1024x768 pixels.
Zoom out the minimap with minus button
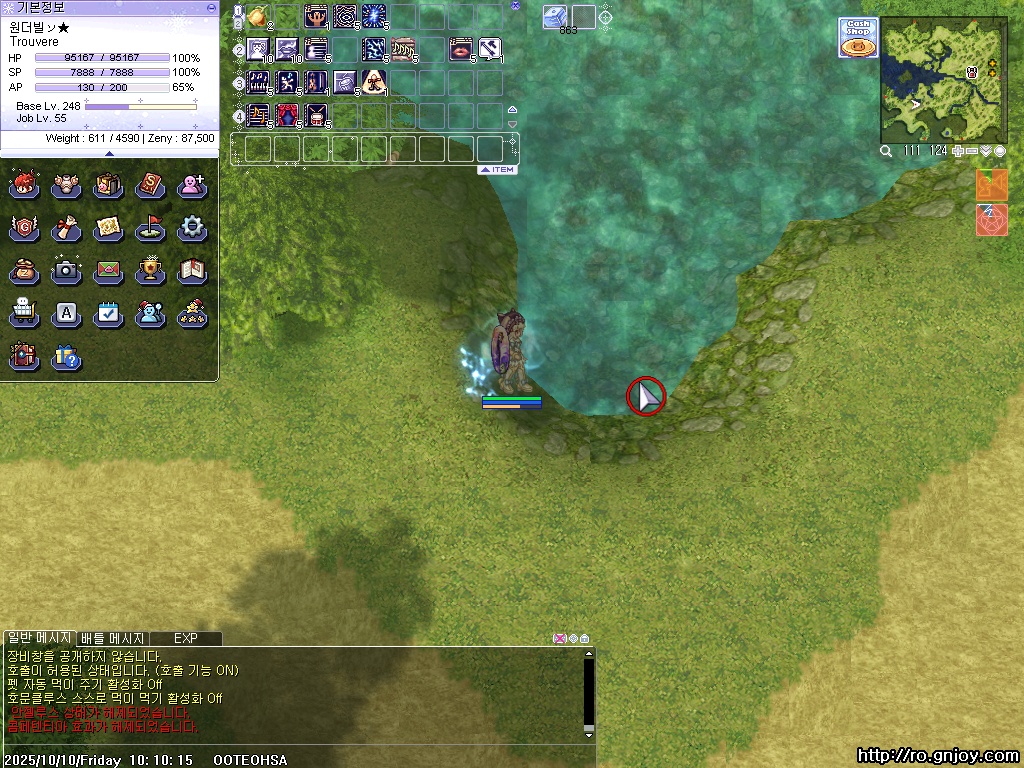[972, 151]
